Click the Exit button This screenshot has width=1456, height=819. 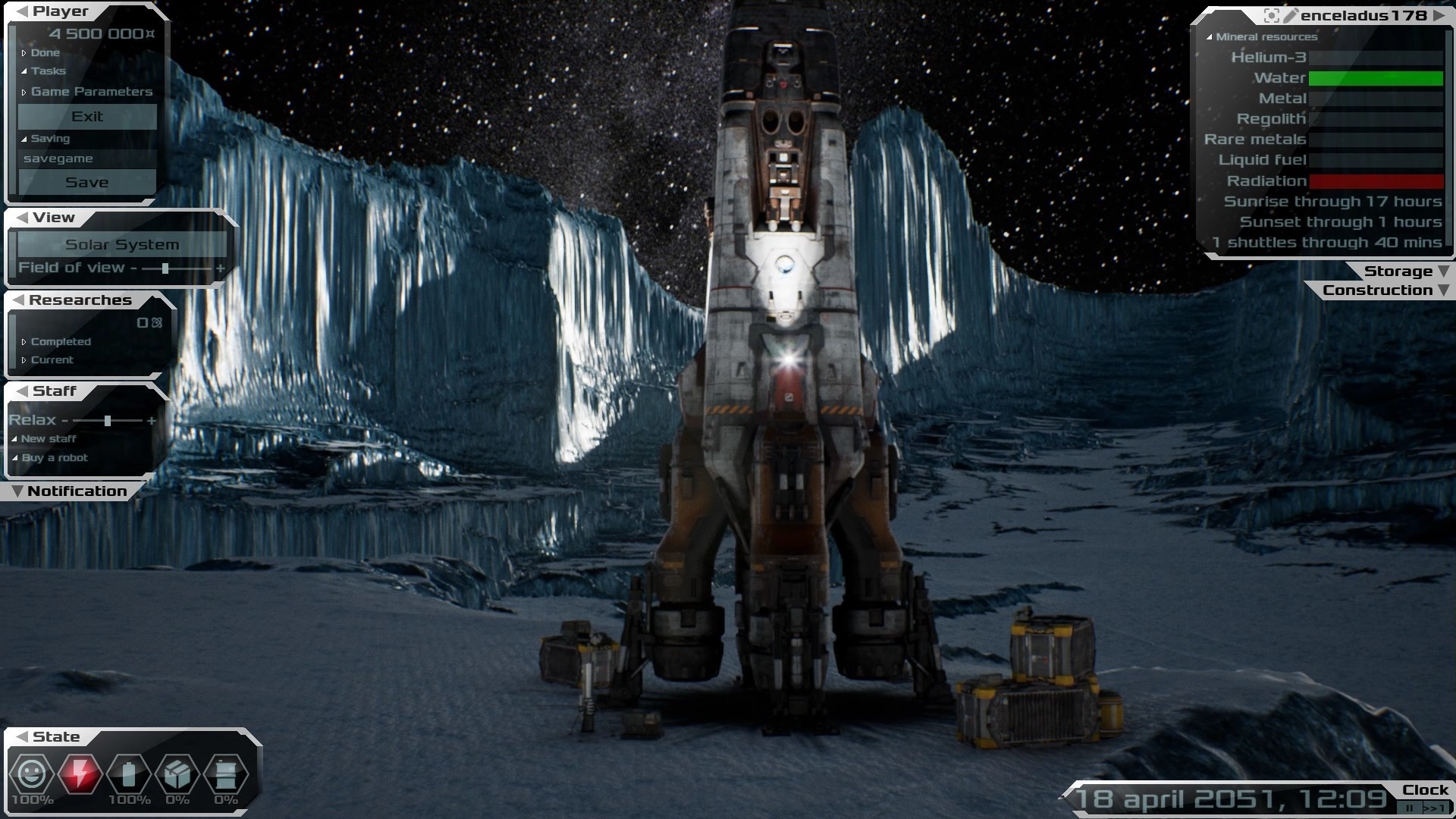click(x=87, y=117)
